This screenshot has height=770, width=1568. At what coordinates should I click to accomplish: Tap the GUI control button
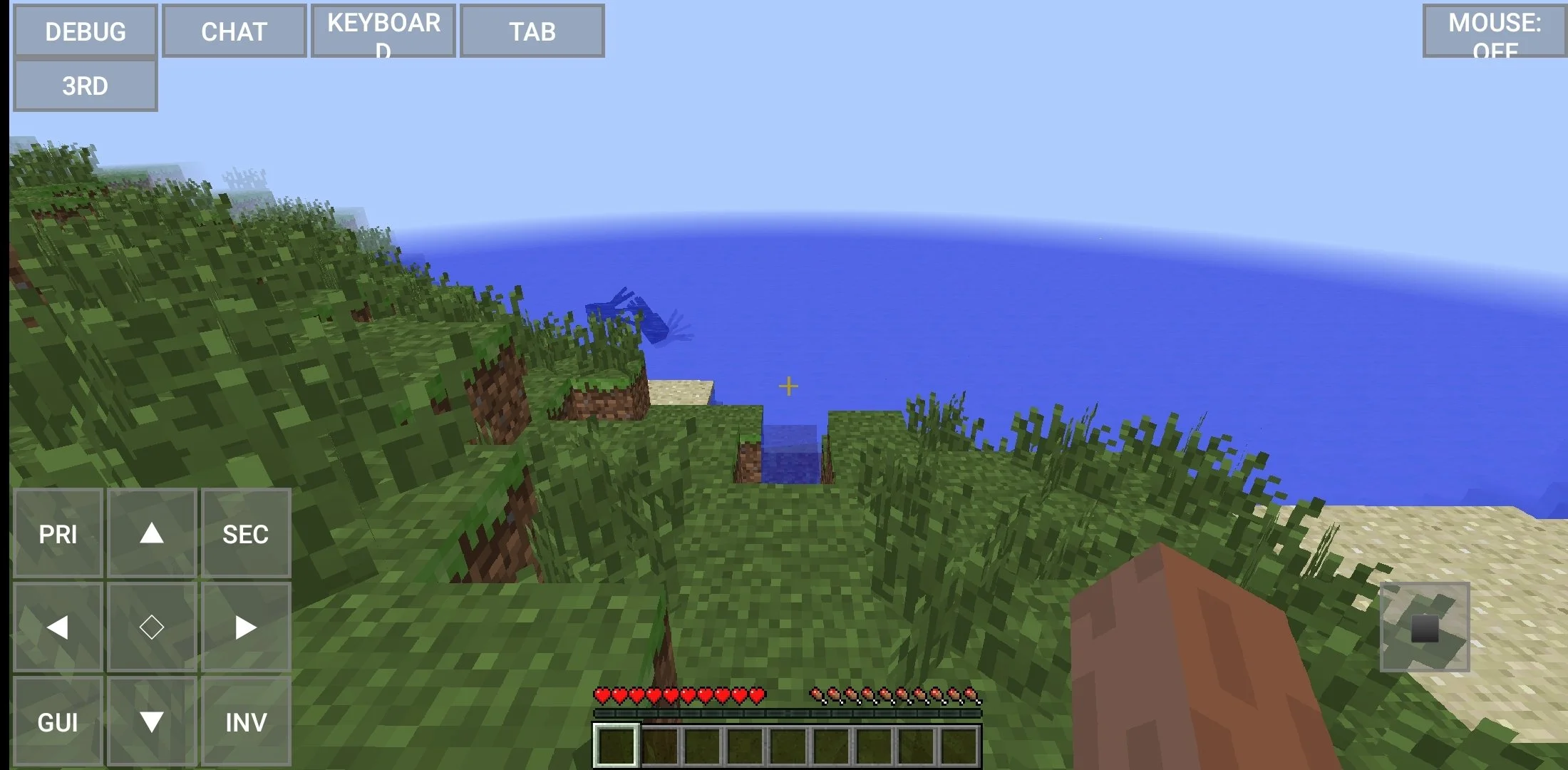click(x=58, y=722)
